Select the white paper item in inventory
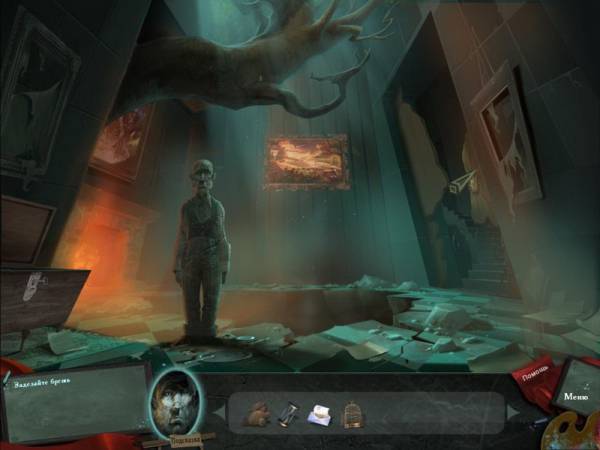 click(320, 413)
